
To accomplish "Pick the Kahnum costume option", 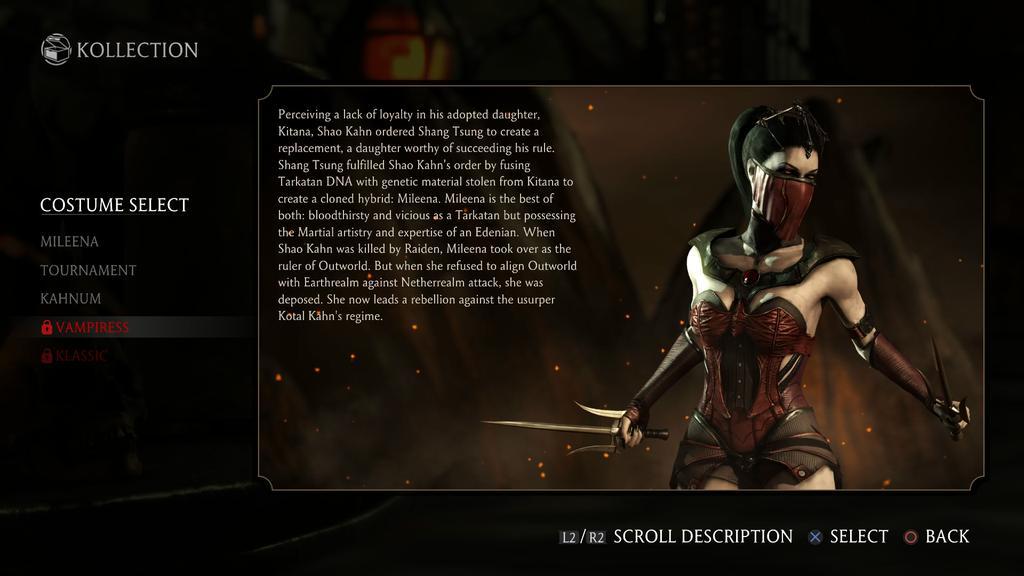I will click(70, 299).
